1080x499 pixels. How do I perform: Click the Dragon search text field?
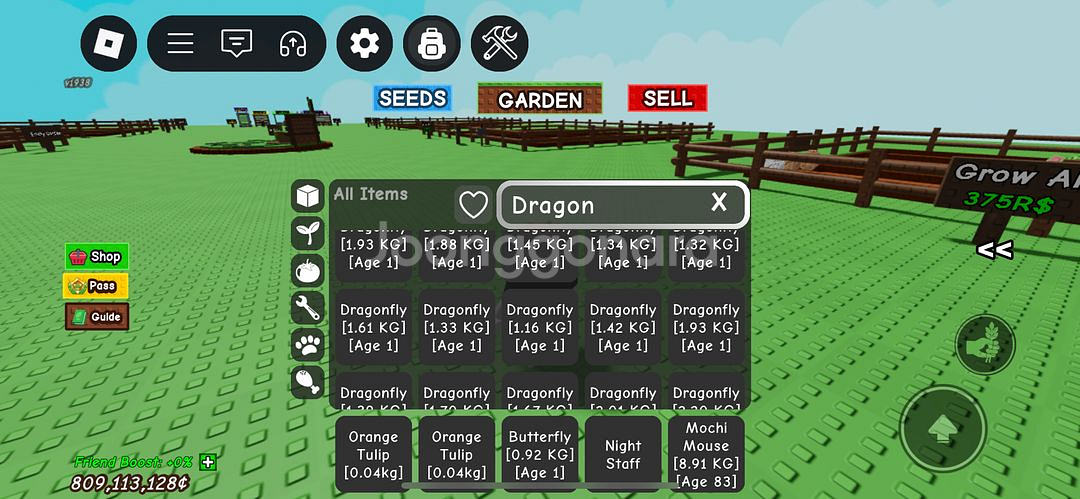600,205
